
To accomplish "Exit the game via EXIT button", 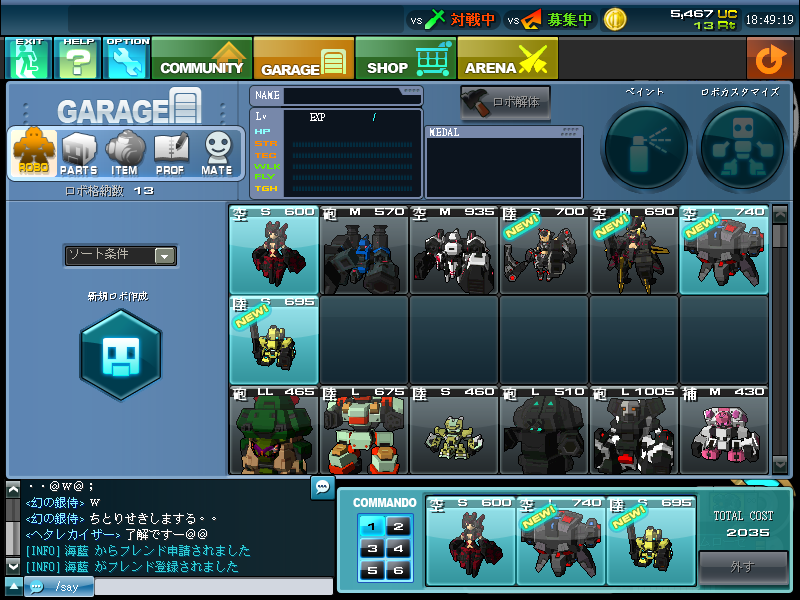I will (28, 59).
